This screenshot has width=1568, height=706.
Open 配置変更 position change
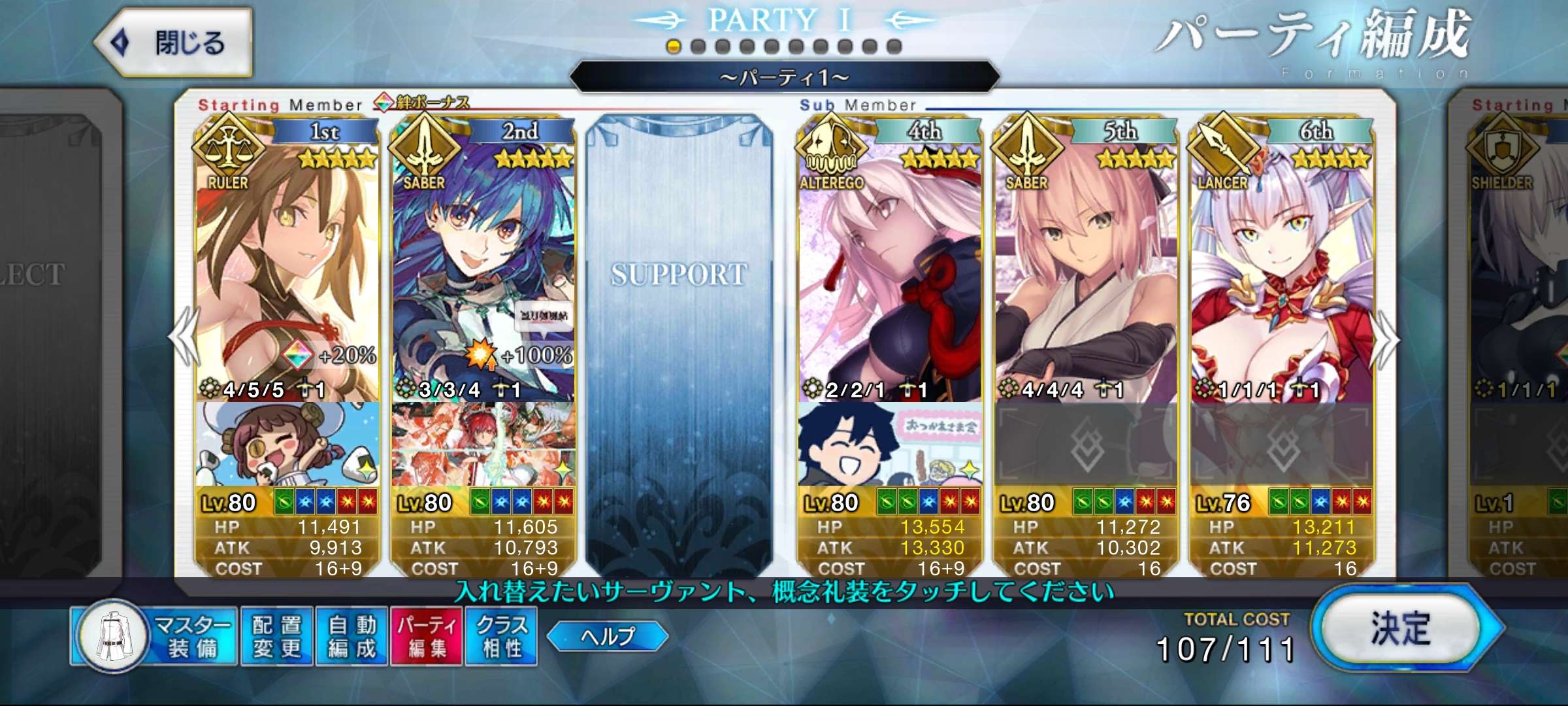pos(277,636)
